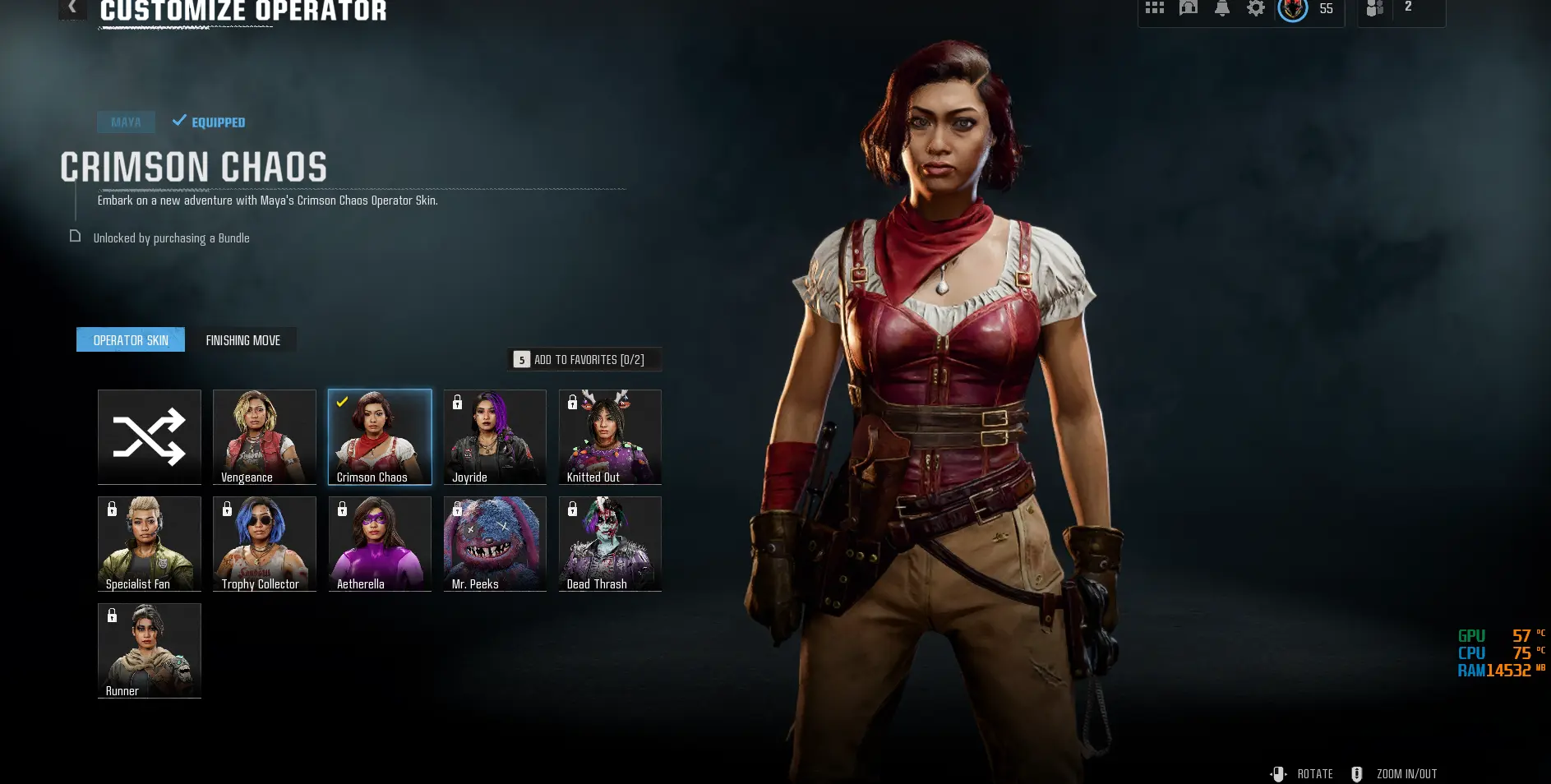Image resolution: width=1551 pixels, height=784 pixels.
Task: Select the Operator Skin tab
Action: [x=131, y=340]
